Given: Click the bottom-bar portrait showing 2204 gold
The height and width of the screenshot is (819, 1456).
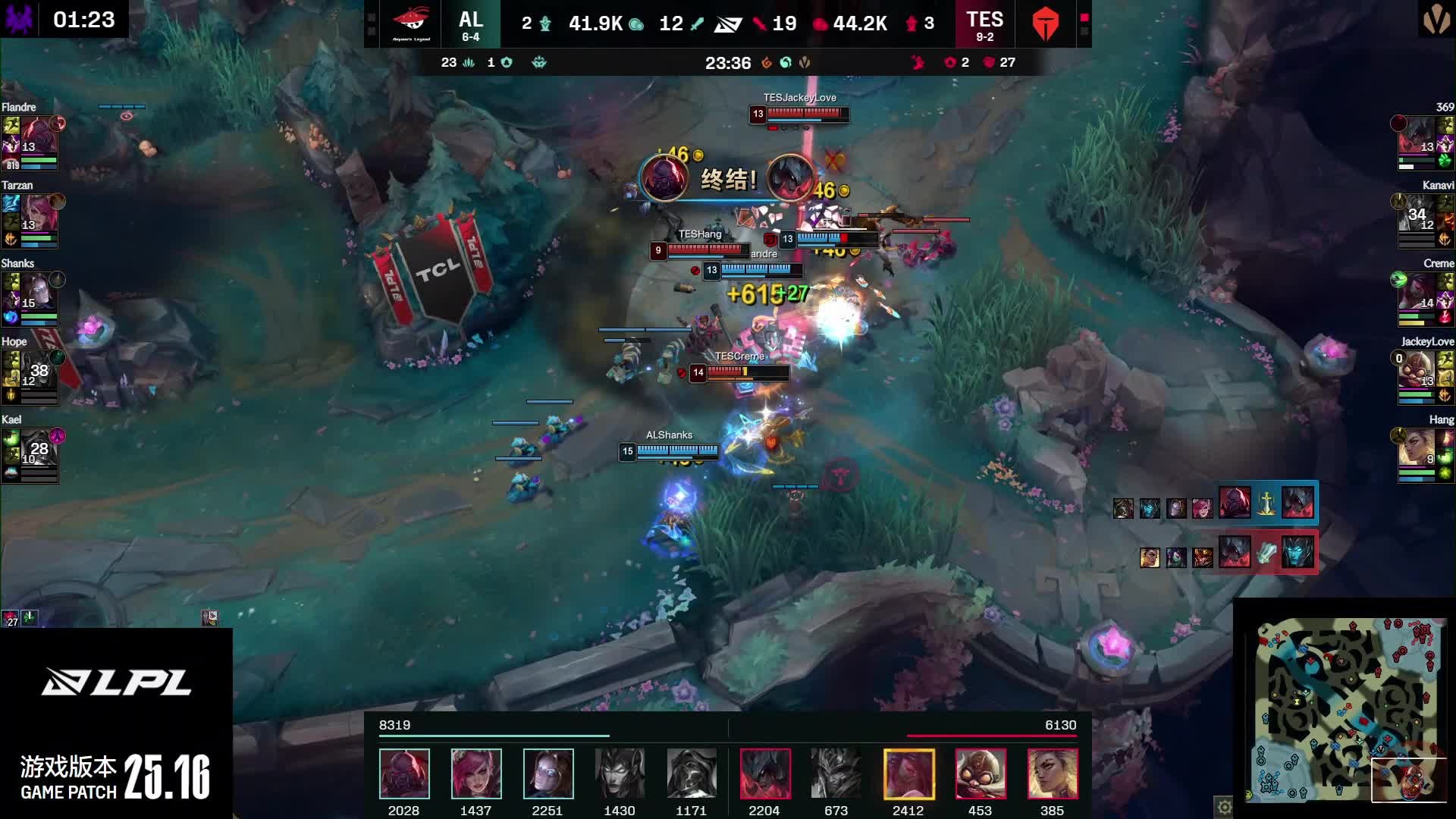Looking at the screenshot, I should pyautogui.click(x=764, y=773).
